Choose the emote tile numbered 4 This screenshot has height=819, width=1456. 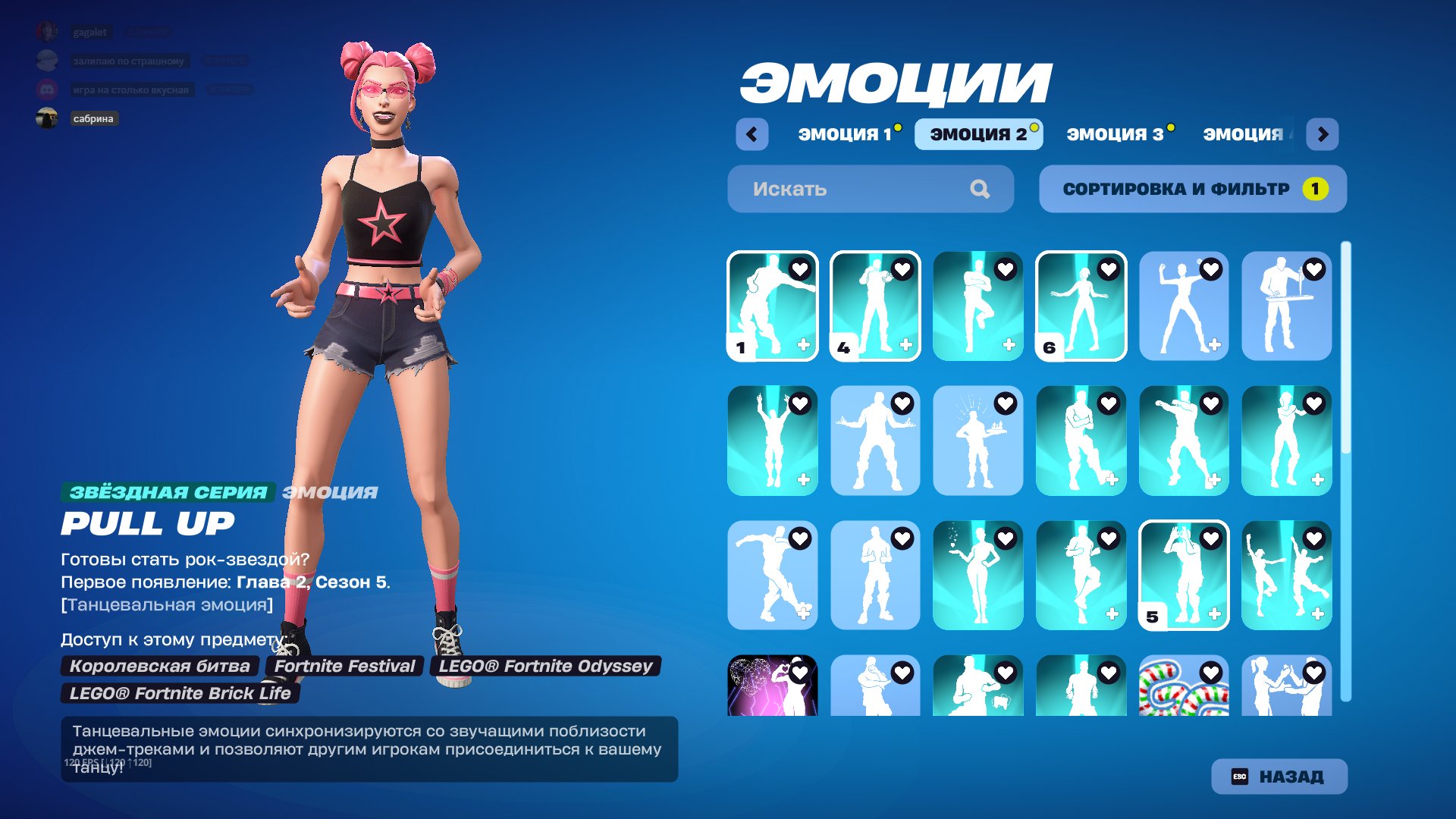click(x=874, y=306)
